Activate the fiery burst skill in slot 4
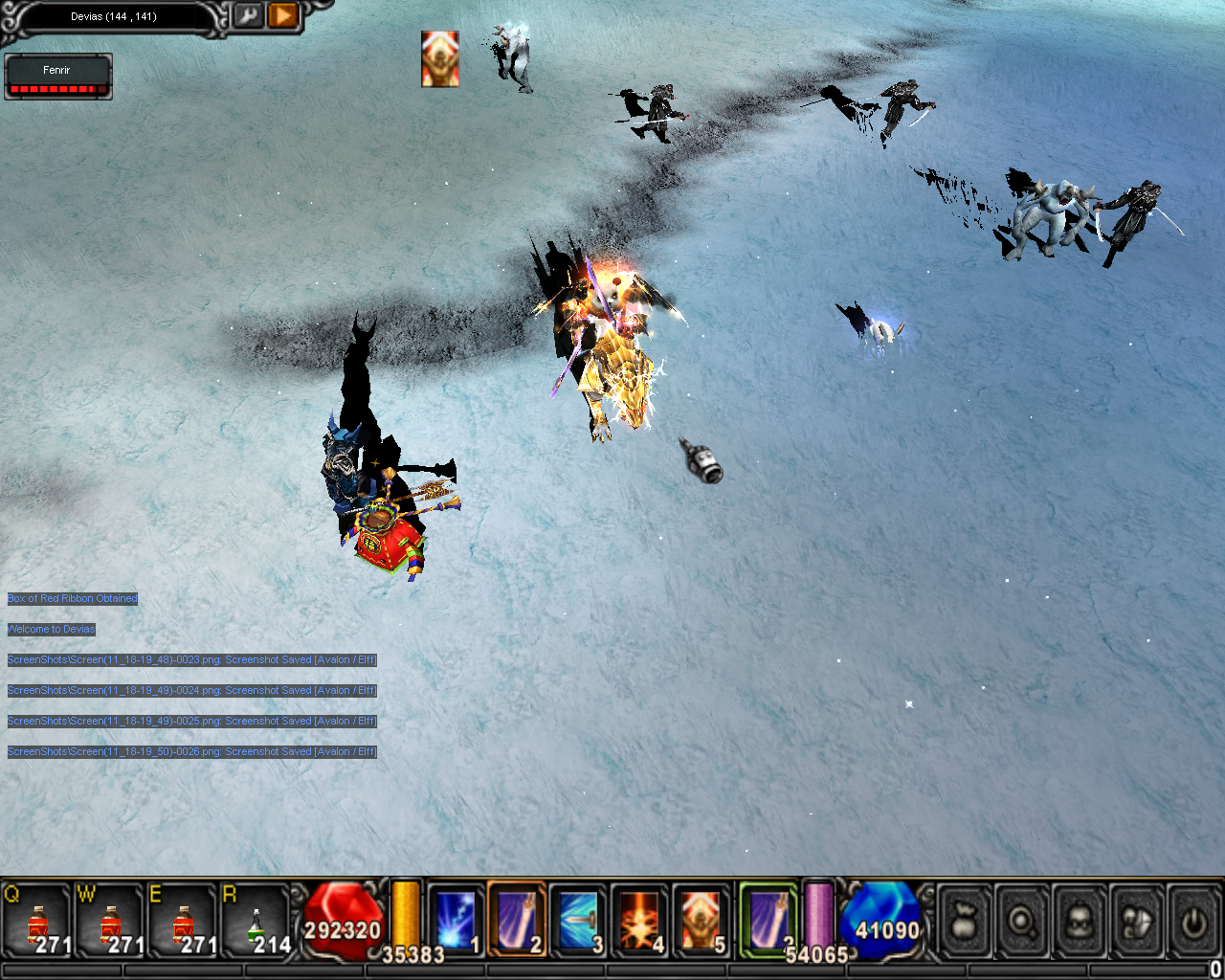Image resolution: width=1225 pixels, height=980 pixels. 640,920
